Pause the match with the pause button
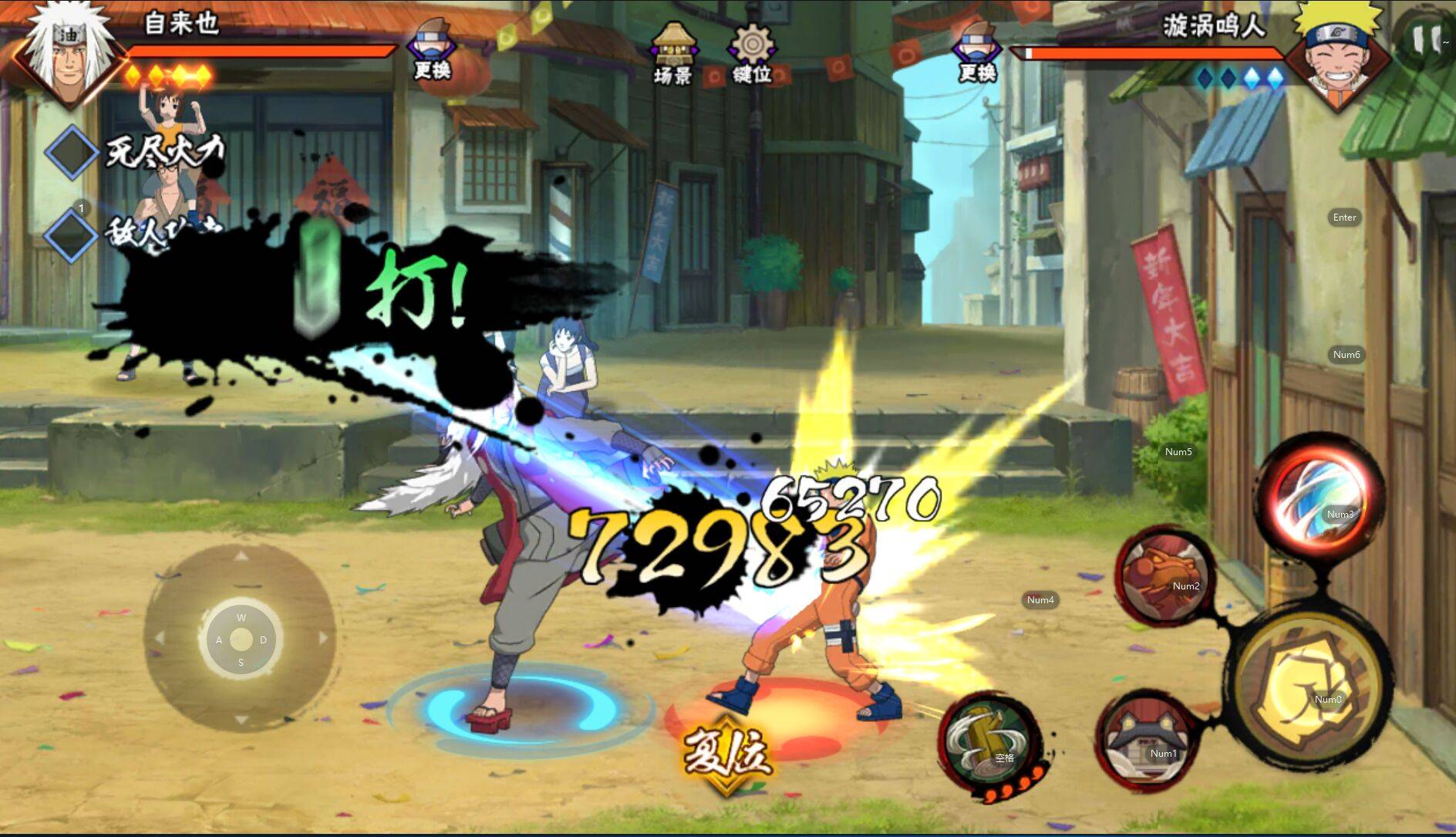This screenshot has width=1456, height=837. (x=1425, y=37)
